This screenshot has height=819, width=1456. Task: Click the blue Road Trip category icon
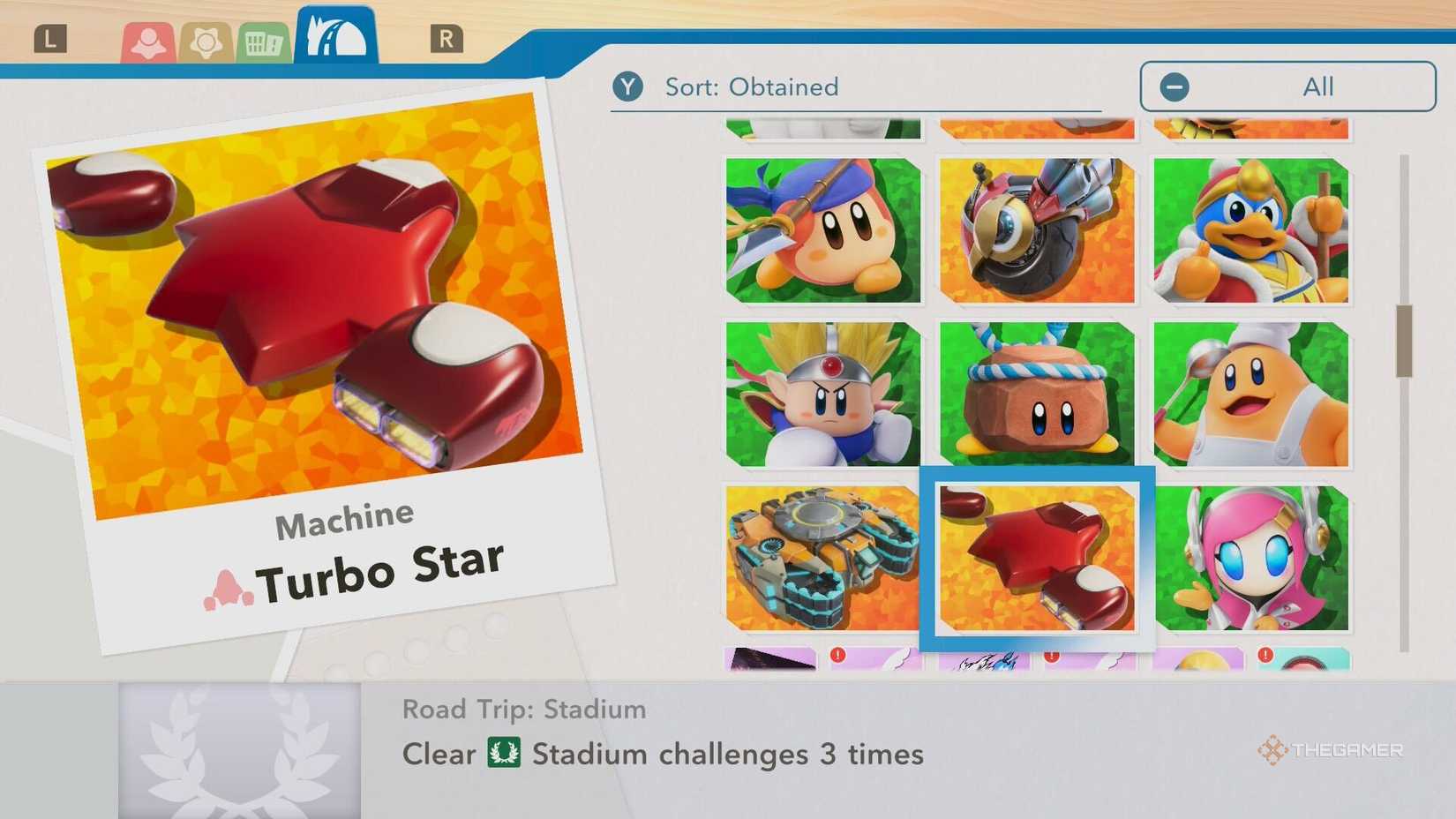coord(334,34)
